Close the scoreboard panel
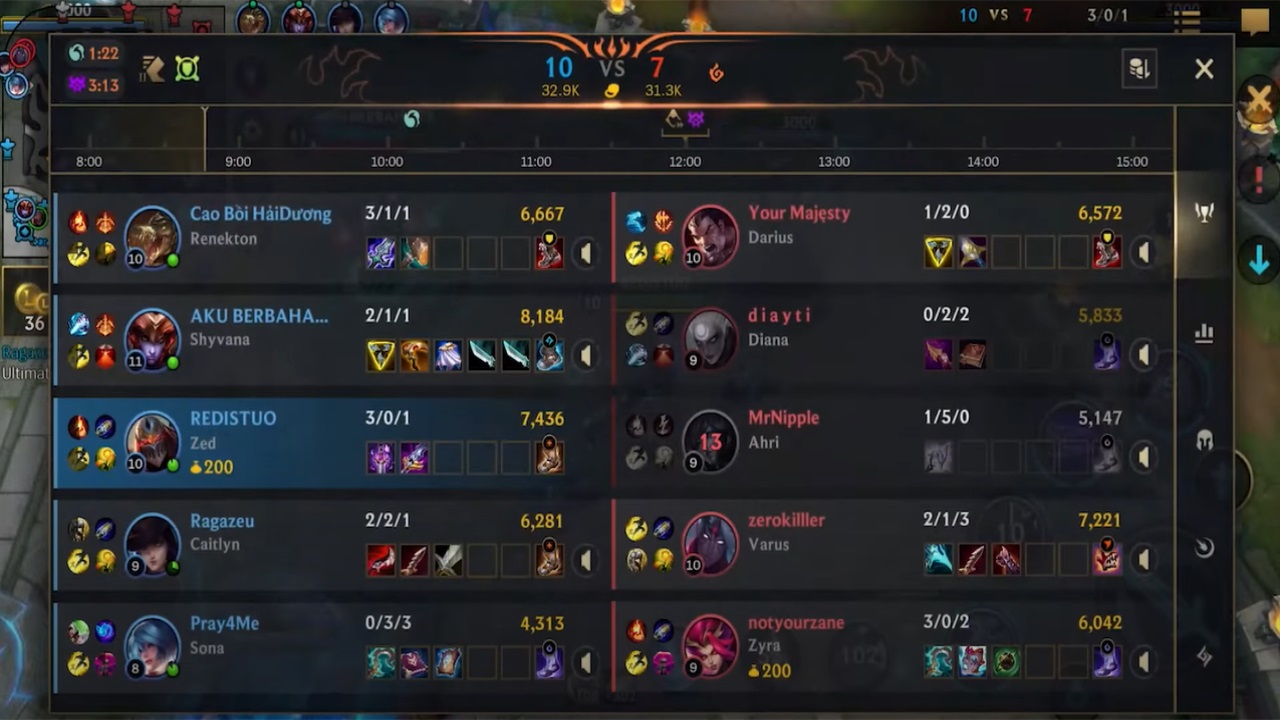The width and height of the screenshot is (1280, 720). coord(1204,68)
